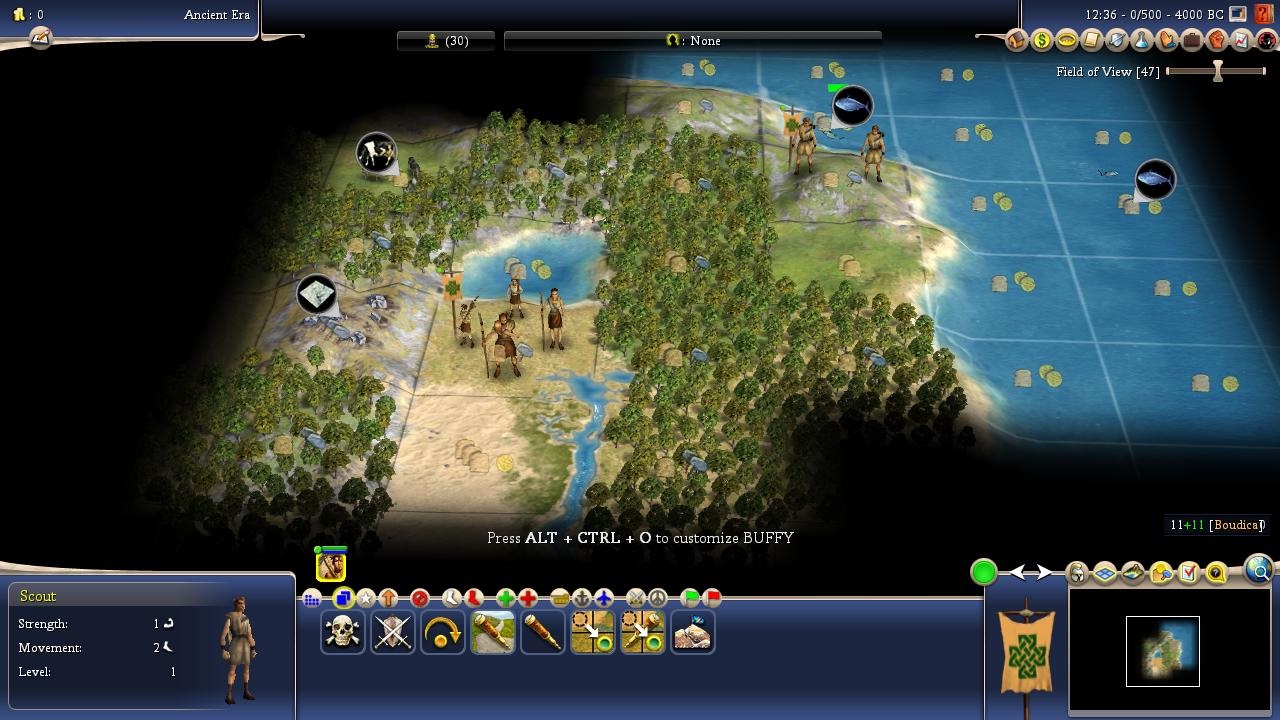The width and height of the screenshot is (1280, 720).
Task: Open the espionage advisor spy icon
Action: pyautogui.click(x=1267, y=41)
